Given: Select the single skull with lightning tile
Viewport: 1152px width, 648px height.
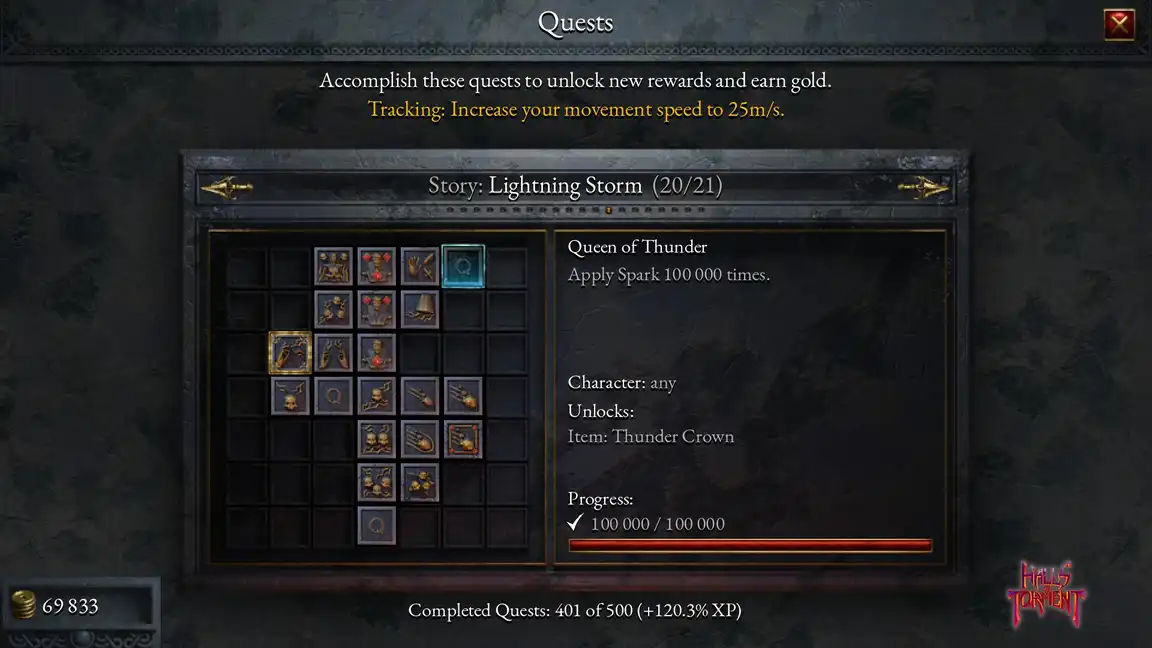Looking at the screenshot, I should [290, 396].
